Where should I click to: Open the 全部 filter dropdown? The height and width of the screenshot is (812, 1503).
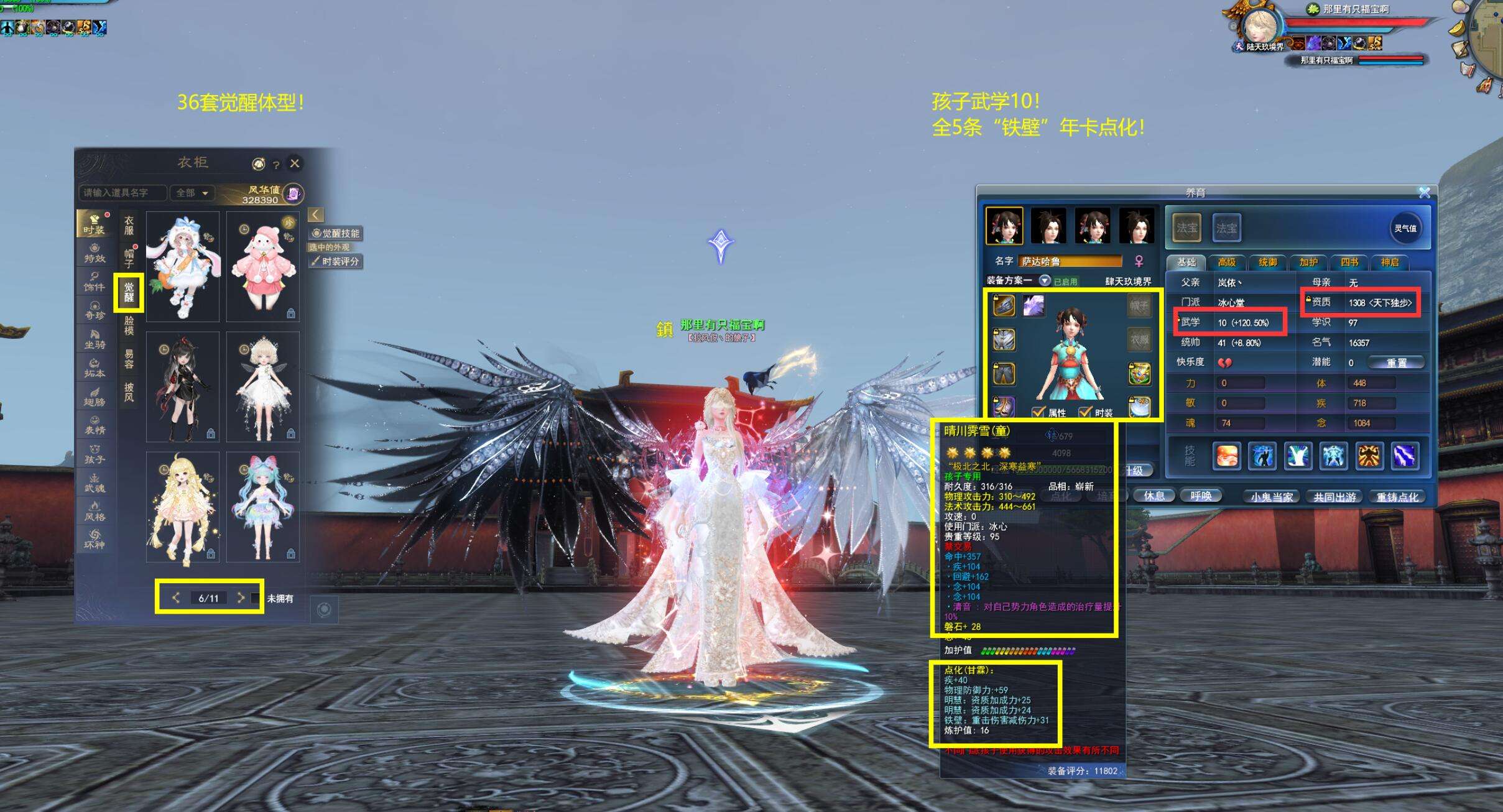click(192, 193)
